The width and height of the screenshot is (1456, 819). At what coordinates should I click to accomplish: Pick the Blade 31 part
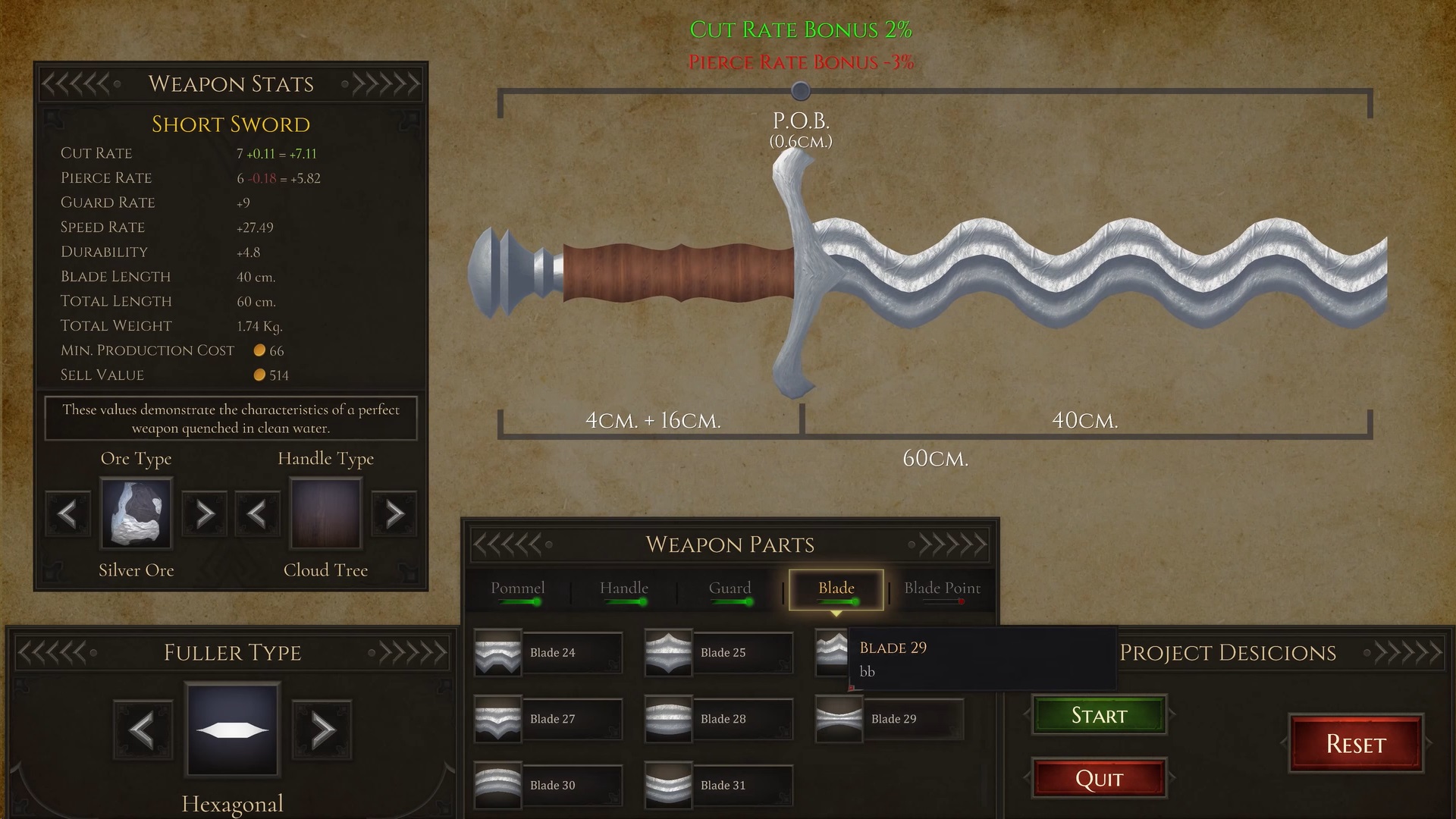tap(719, 785)
